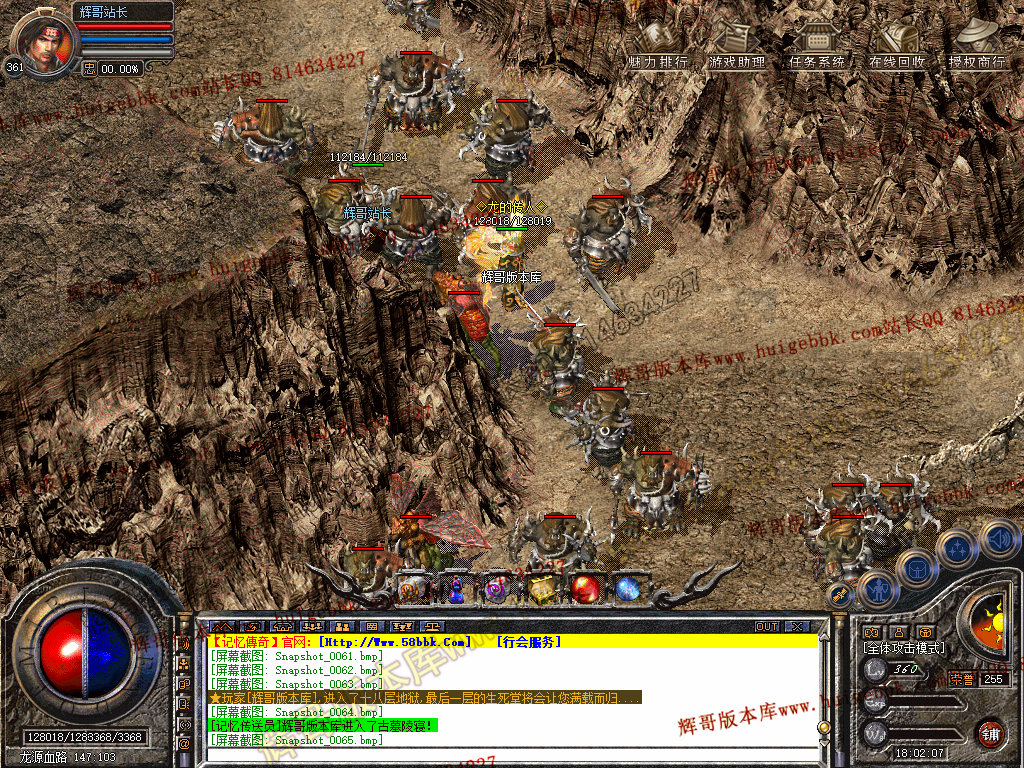Use the blue potion bottle hotbar slot
The width and height of the screenshot is (1024, 768).
point(456,589)
